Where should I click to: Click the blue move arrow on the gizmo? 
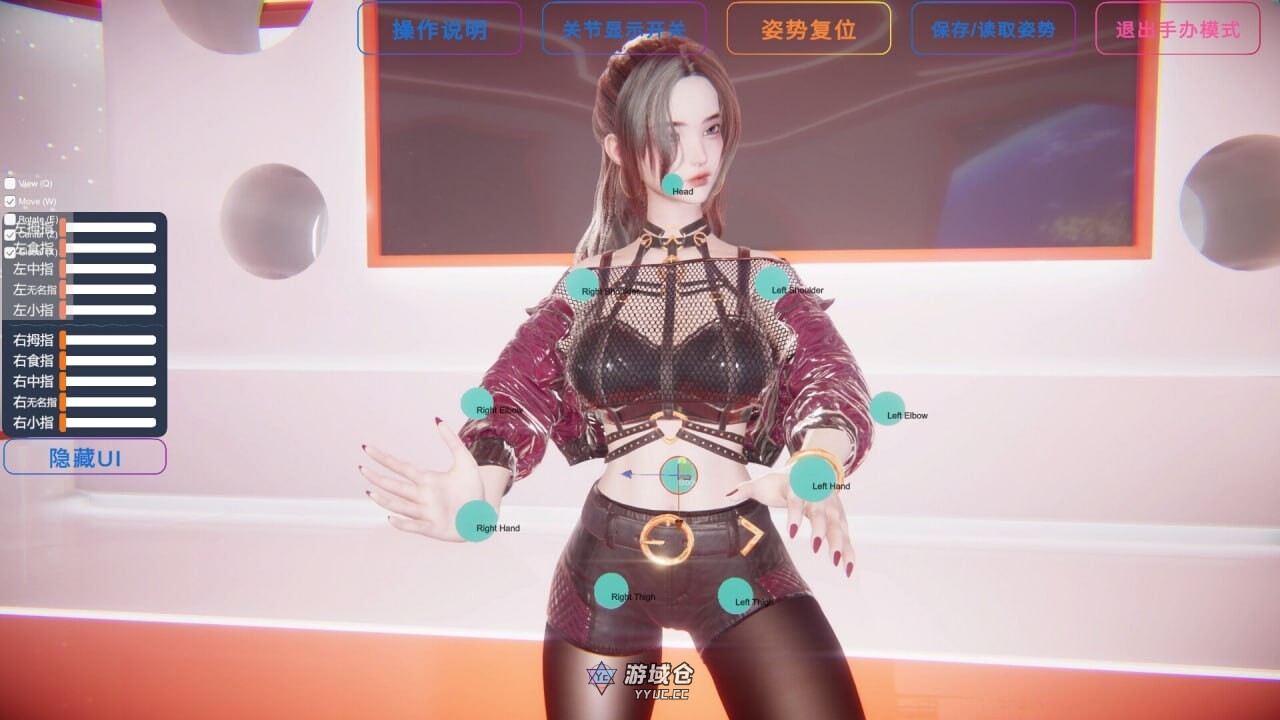pos(630,476)
